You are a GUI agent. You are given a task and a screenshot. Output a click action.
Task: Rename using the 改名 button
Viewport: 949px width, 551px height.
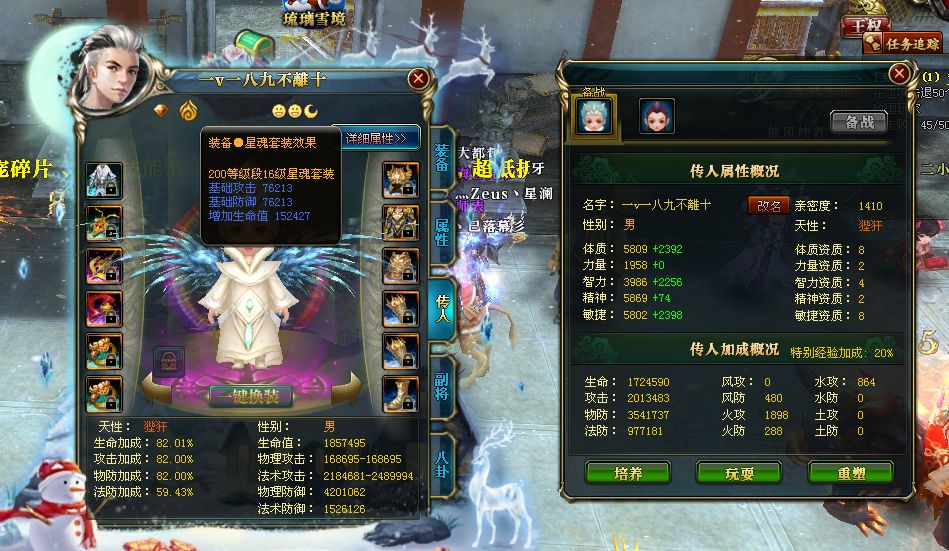[x=768, y=204]
